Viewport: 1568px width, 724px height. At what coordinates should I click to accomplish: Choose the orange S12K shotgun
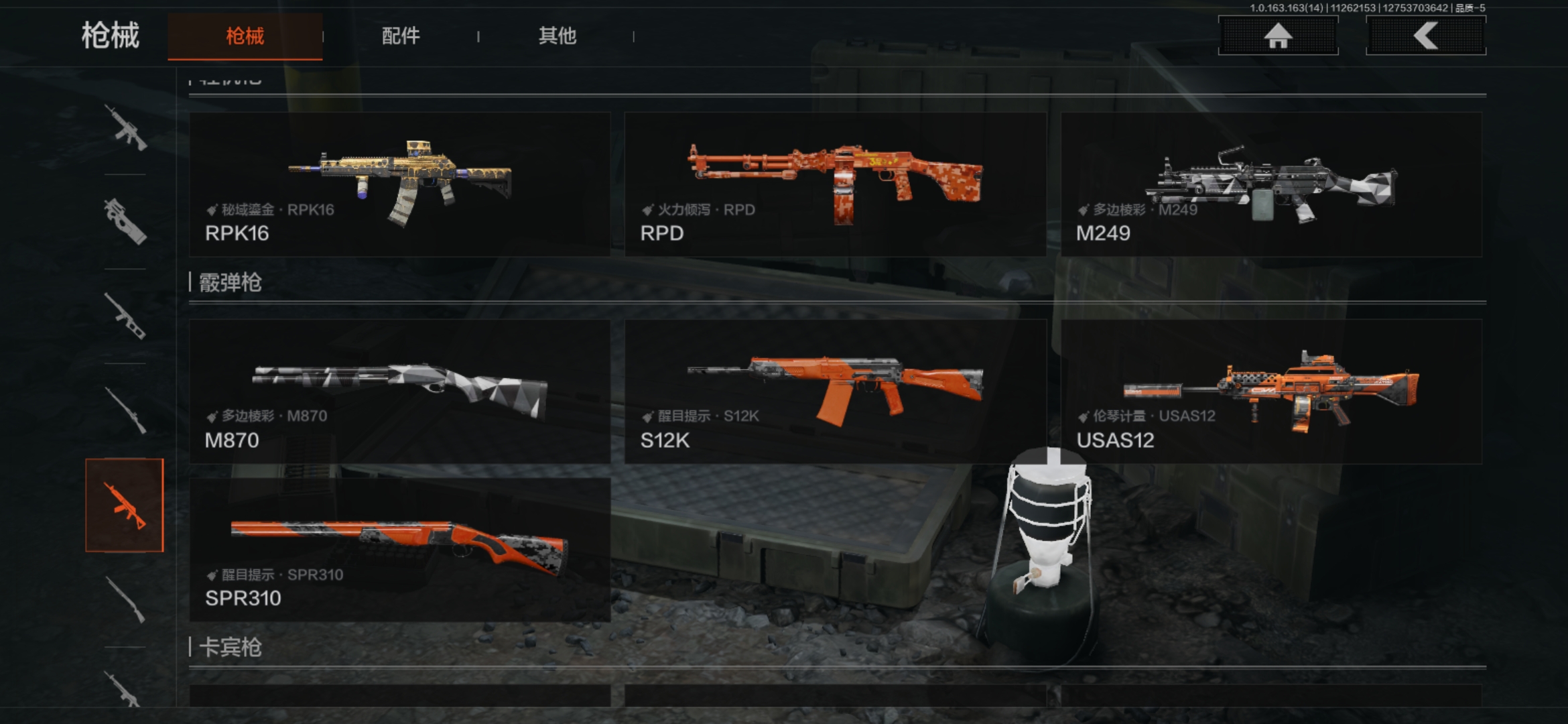835,391
